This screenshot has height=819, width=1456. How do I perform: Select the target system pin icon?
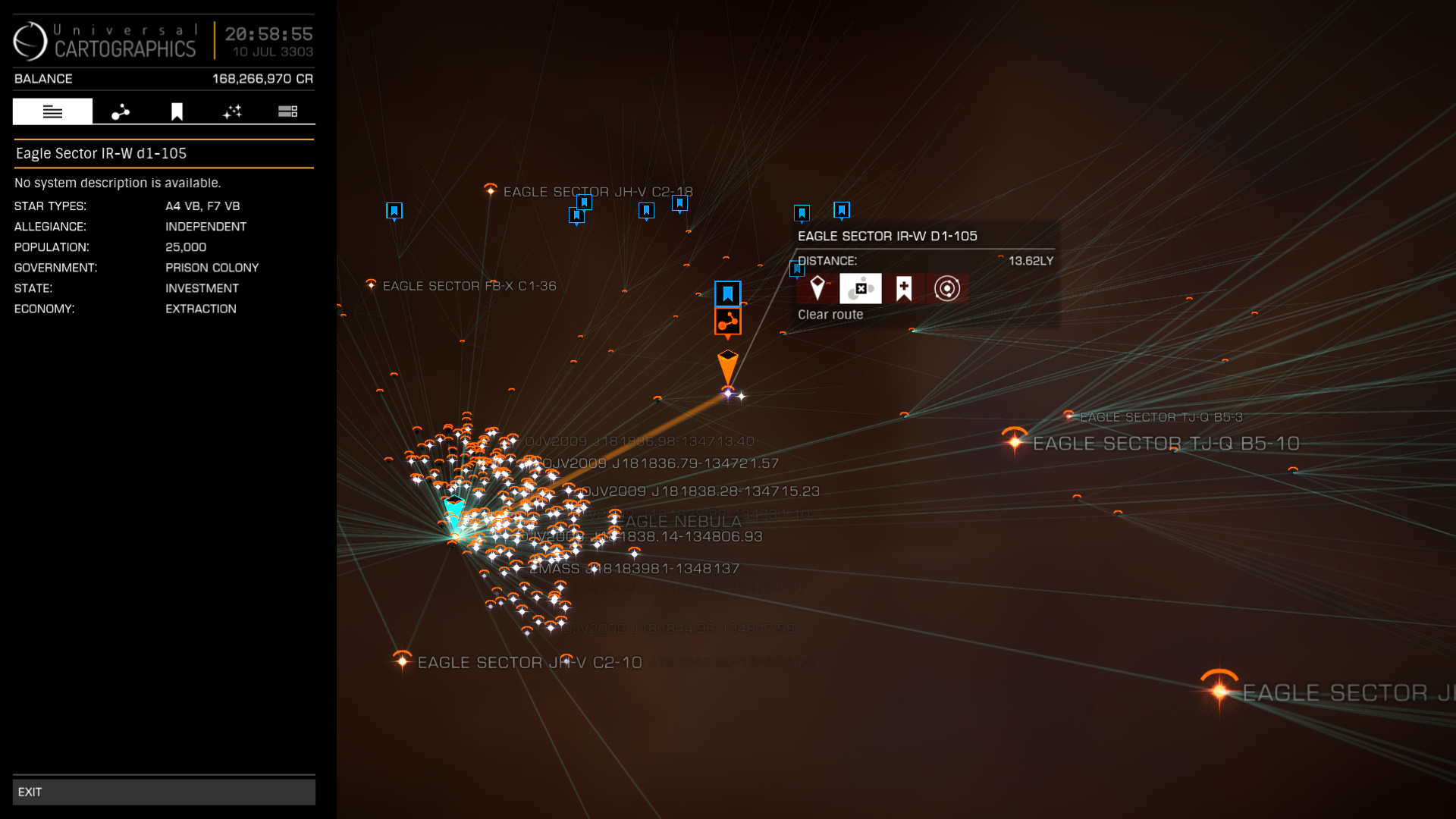click(x=817, y=289)
